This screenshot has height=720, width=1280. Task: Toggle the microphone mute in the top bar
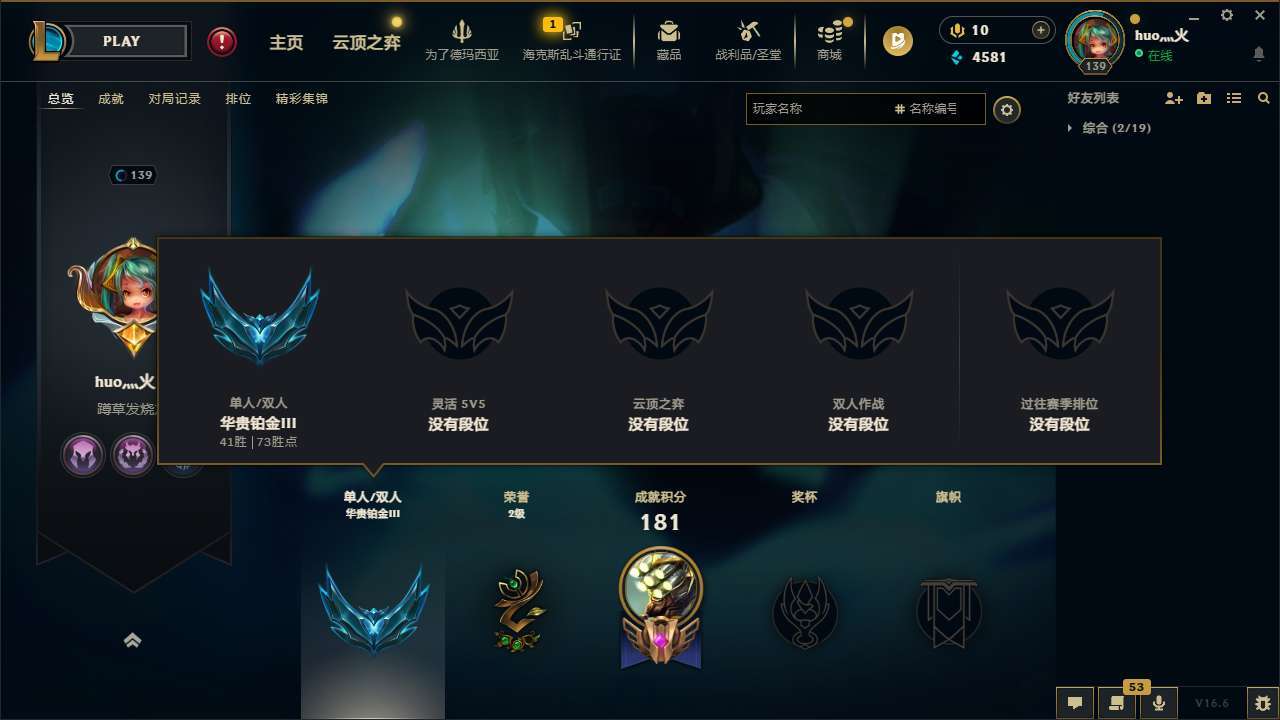click(x=956, y=30)
